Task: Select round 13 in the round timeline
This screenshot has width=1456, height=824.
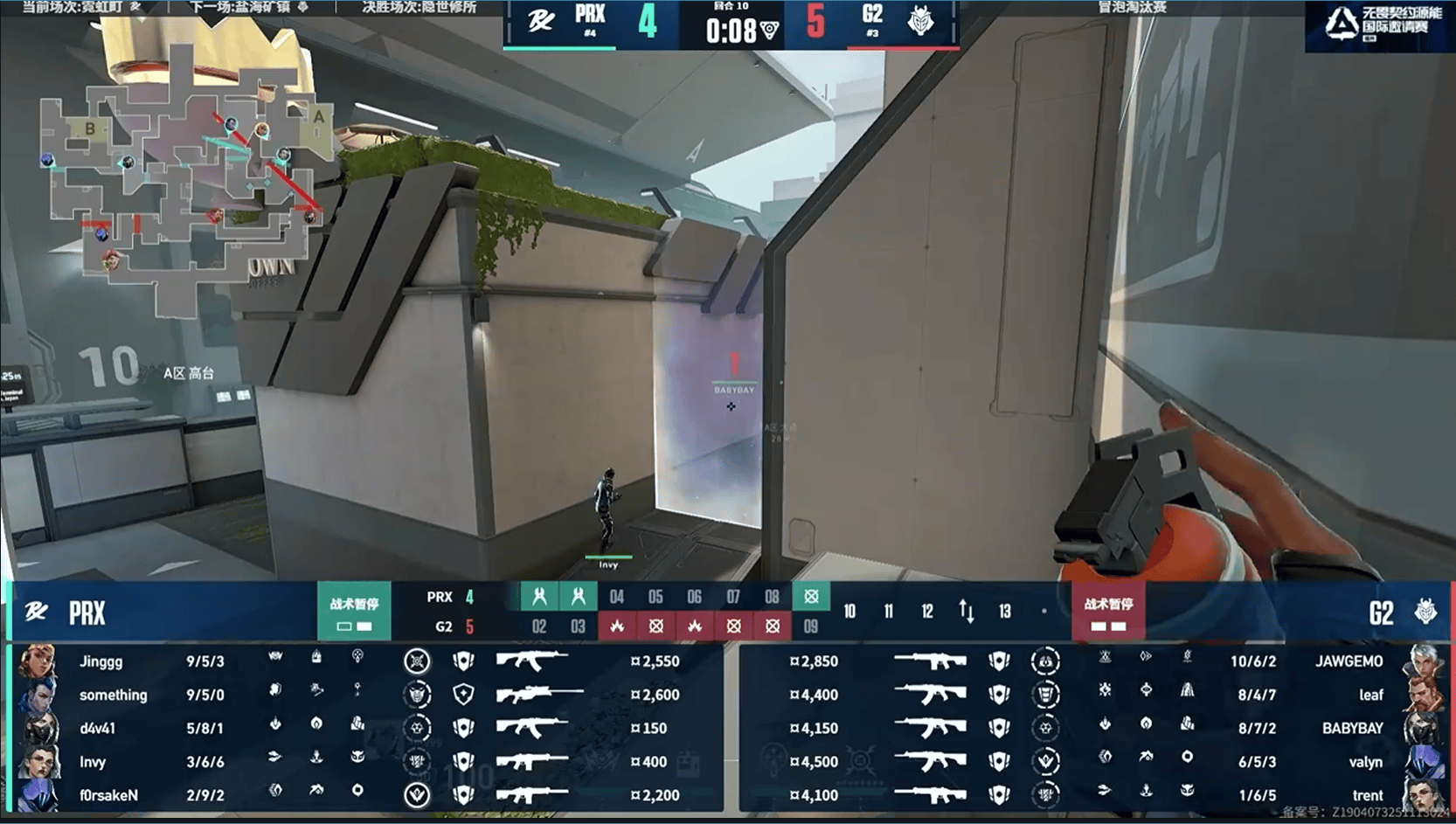Action: 1005,612
